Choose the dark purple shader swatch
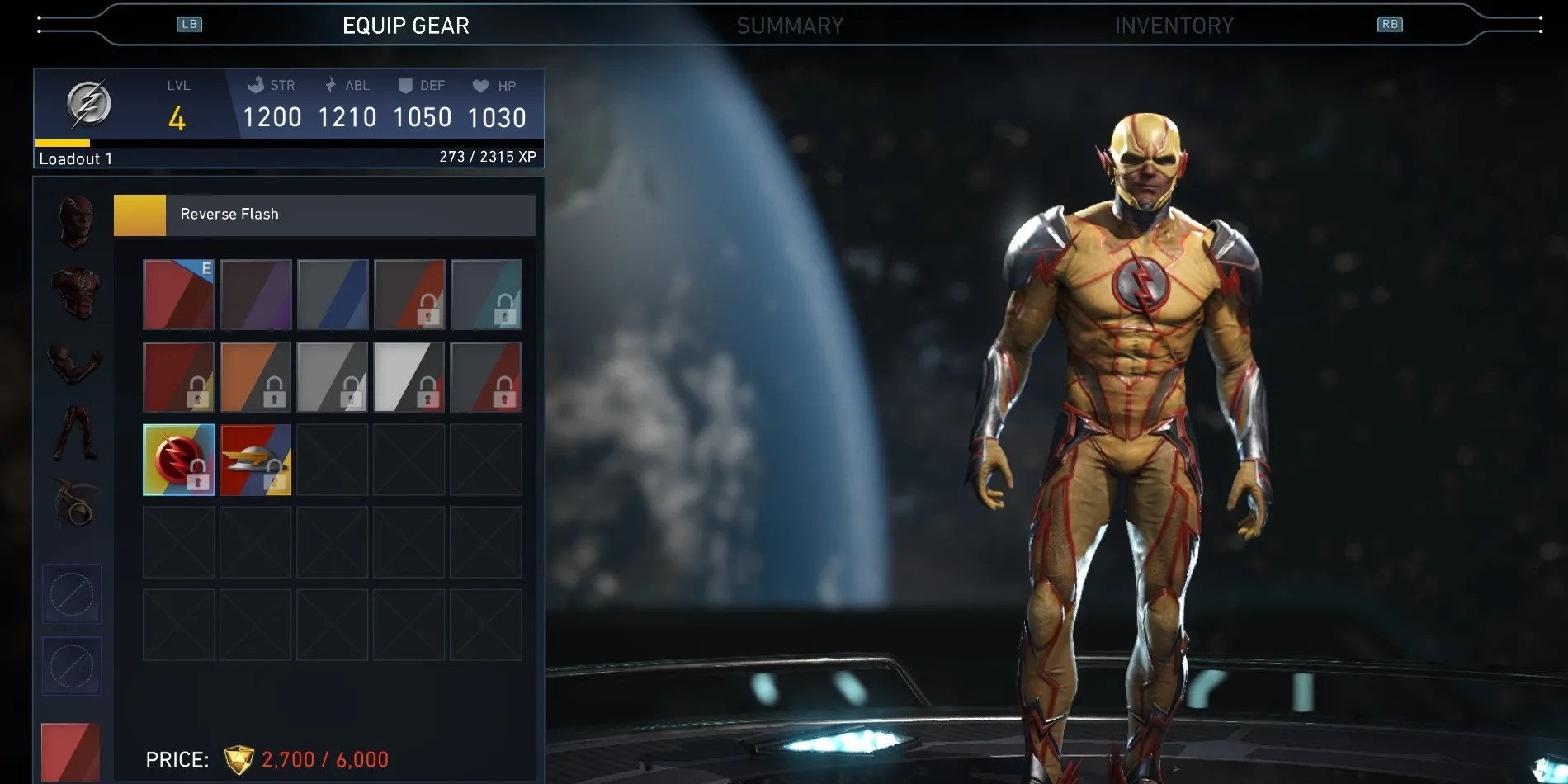Screen dimensions: 1568x784 [256, 295]
